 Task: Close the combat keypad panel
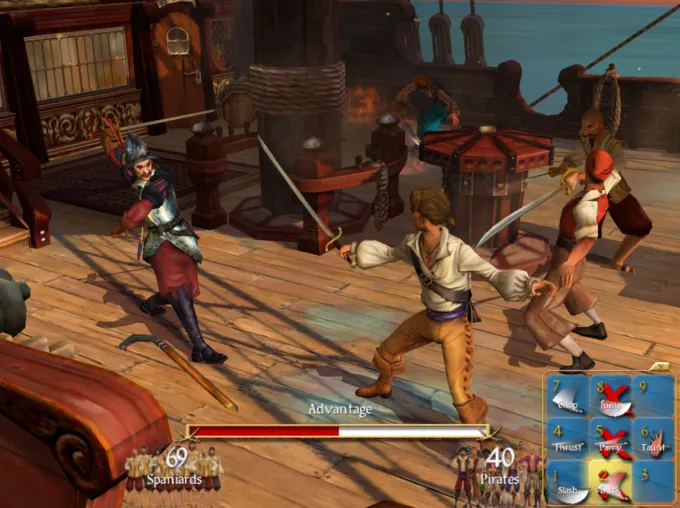tap(660, 367)
